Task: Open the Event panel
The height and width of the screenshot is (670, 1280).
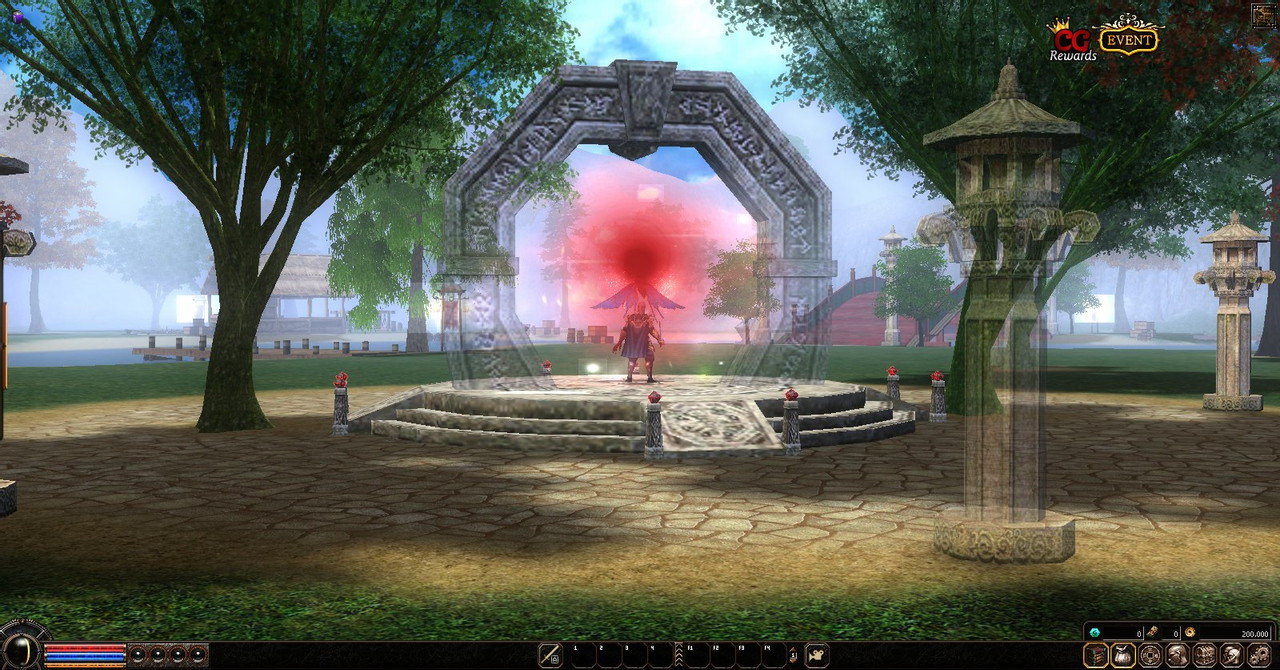Action: pos(1128,38)
